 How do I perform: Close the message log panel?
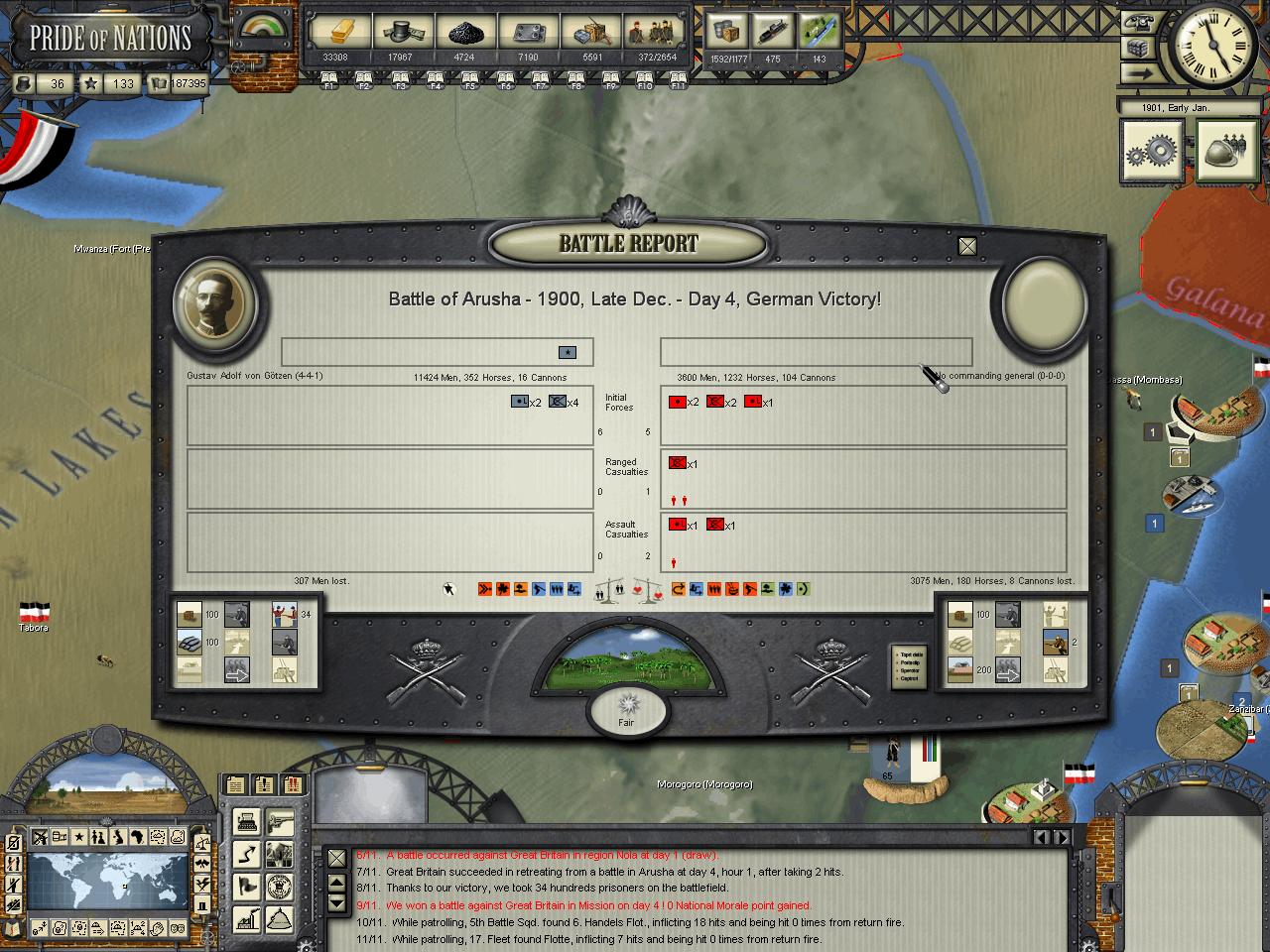tap(337, 859)
